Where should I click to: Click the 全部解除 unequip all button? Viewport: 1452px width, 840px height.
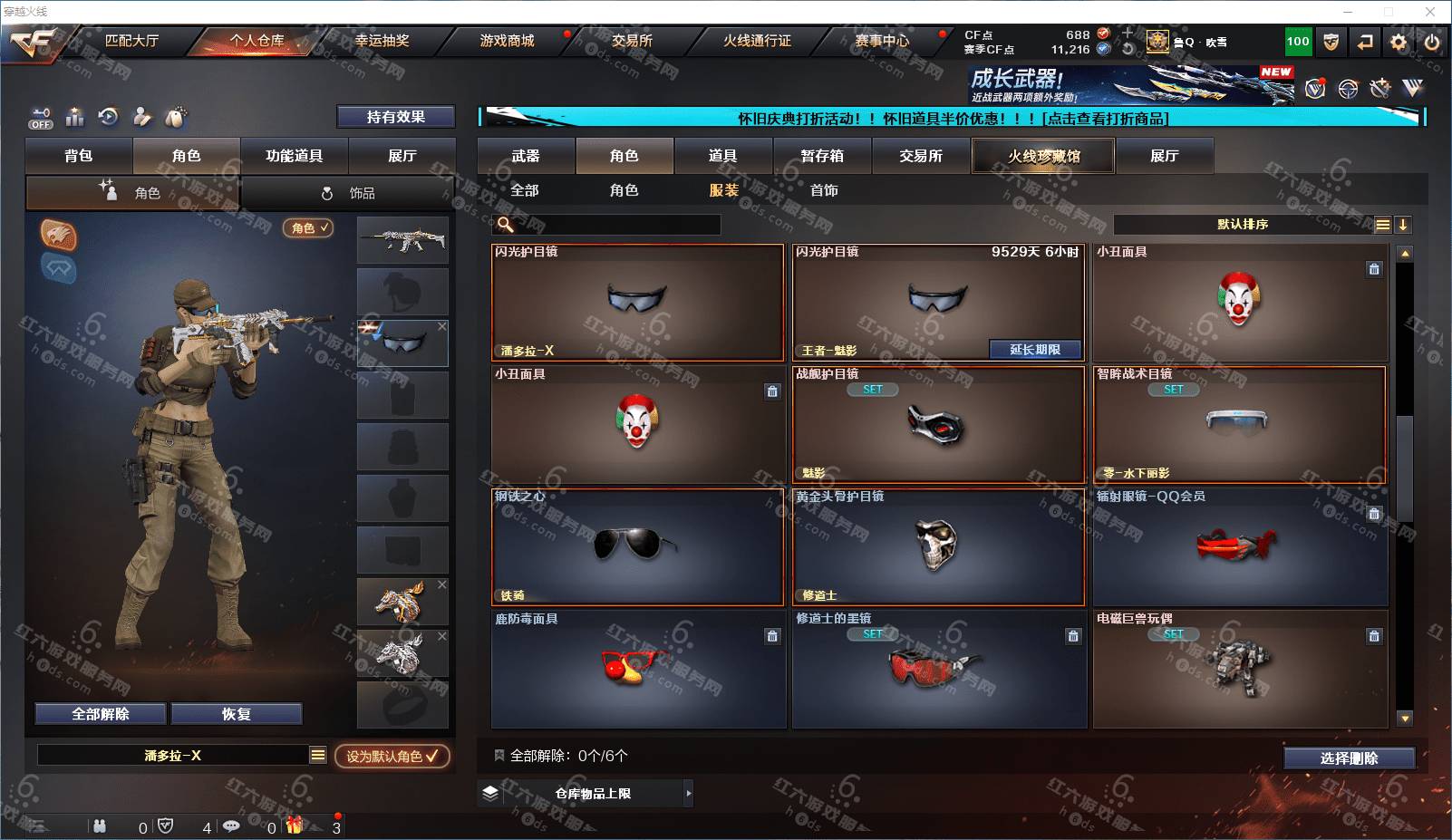tap(101, 714)
